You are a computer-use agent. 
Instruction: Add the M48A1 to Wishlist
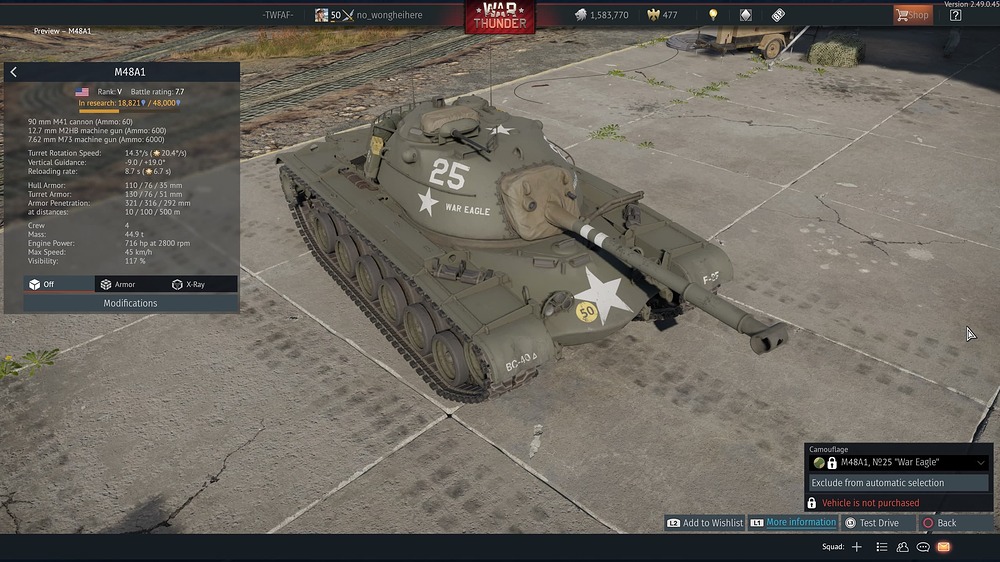click(706, 523)
